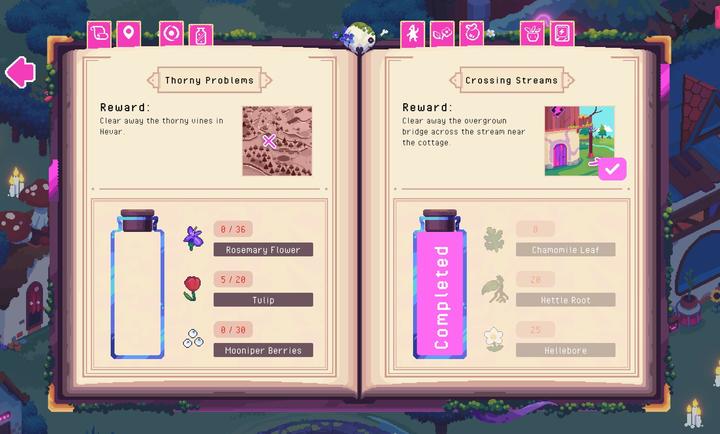
Task: Switch to the map pin tab
Action: (x=128, y=34)
